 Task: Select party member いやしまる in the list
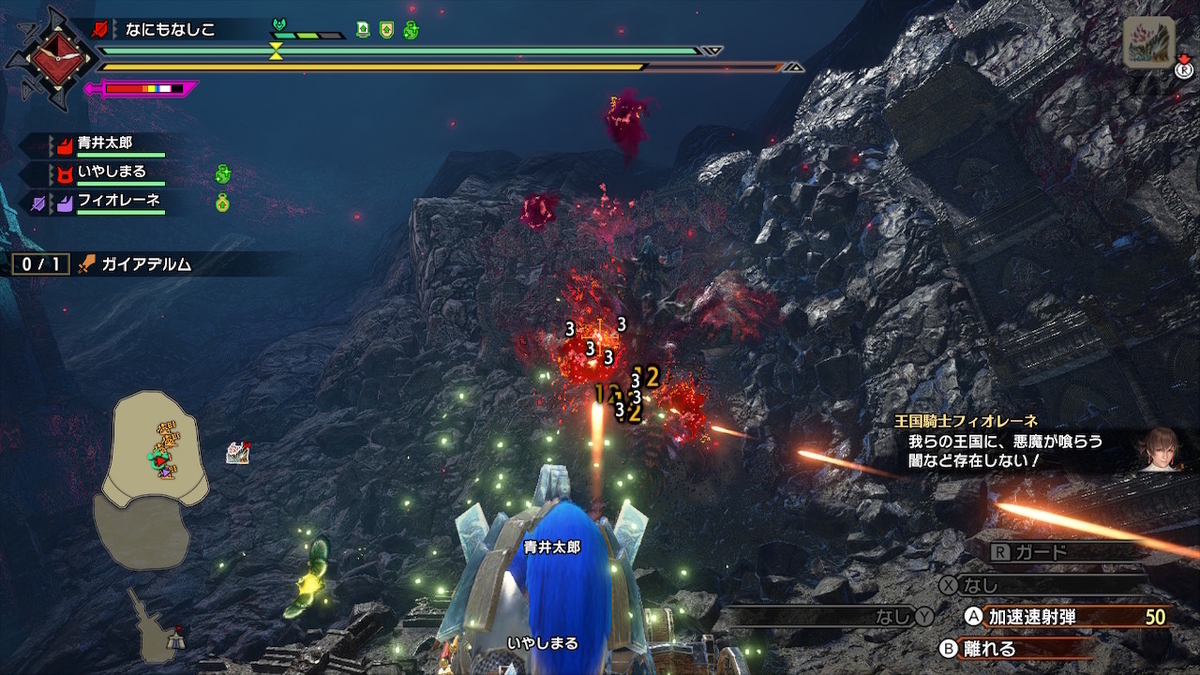pyautogui.click(x=111, y=173)
